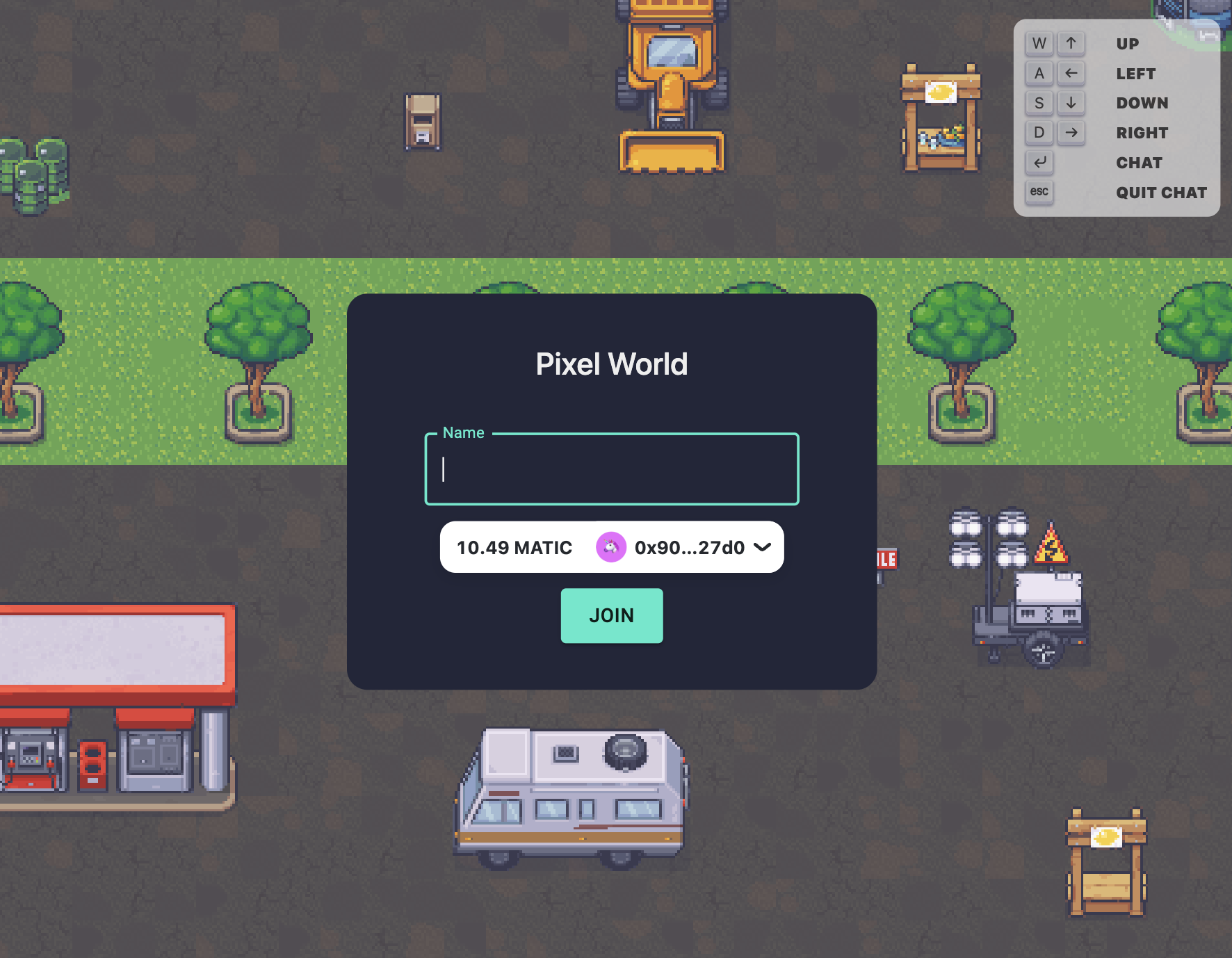Screen dimensions: 1232x958
Task: Click the QUIT CHAT label in shortcuts panel
Action: [x=1162, y=192]
